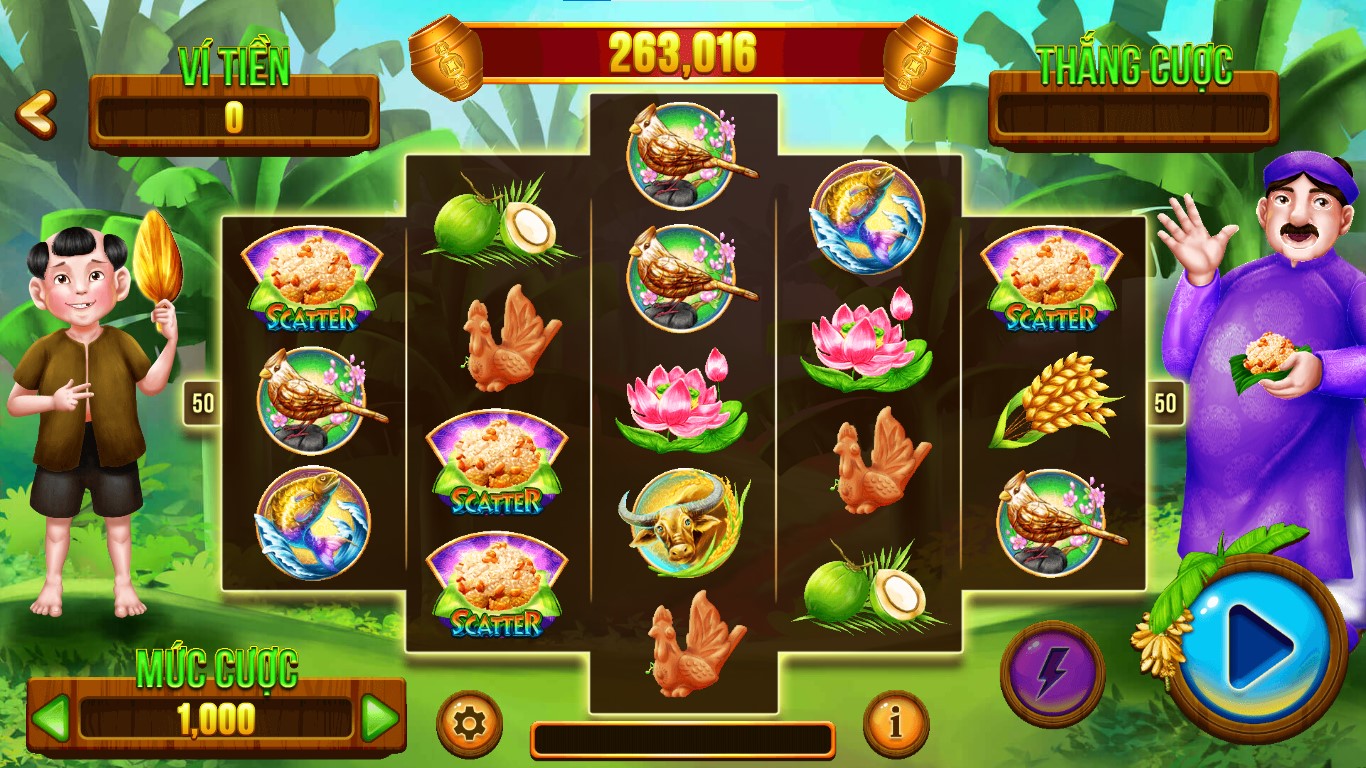Activate the purple lightning turbo spin button
1366x768 pixels.
(1052, 673)
